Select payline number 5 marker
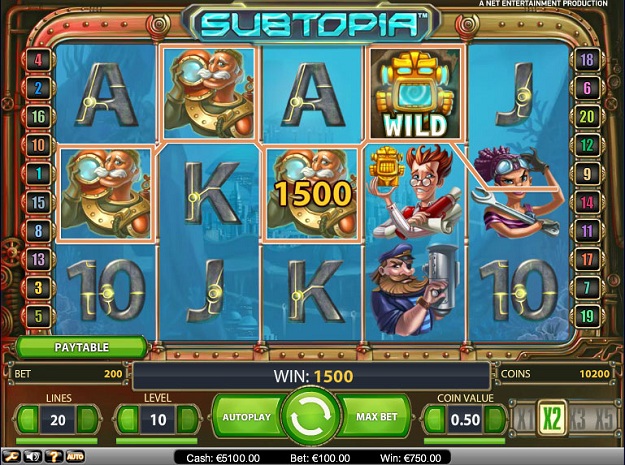625x465 pixels. click(40, 317)
